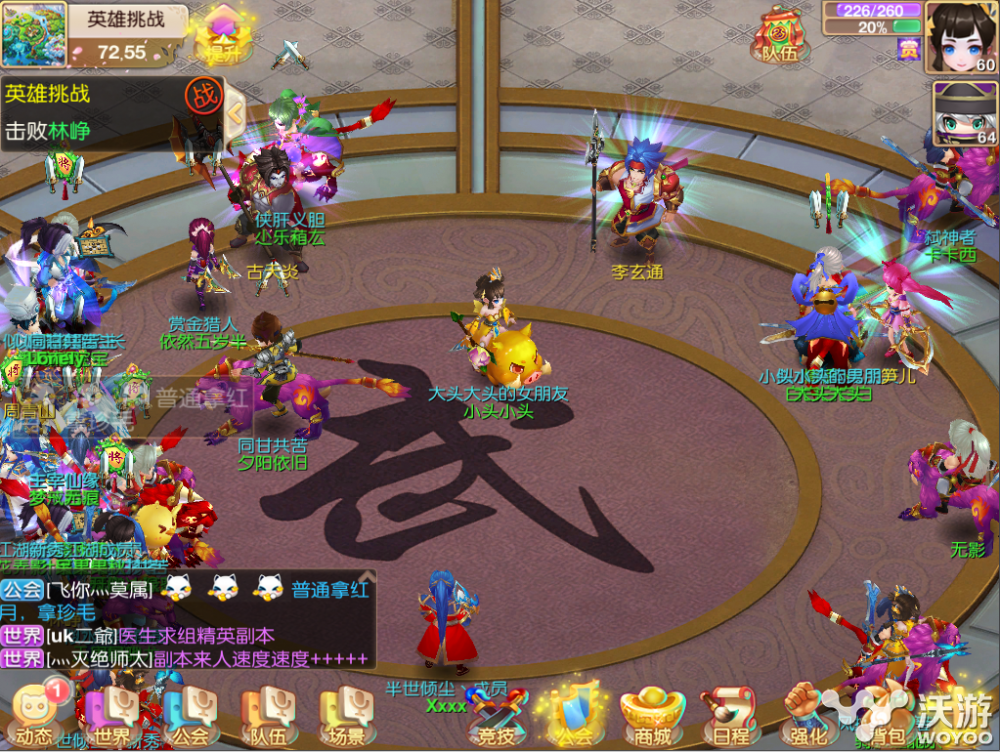This screenshot has width=1000, height=752.
Task: Open the 强化 fist enhancement menu
Action: click(806, 714)
